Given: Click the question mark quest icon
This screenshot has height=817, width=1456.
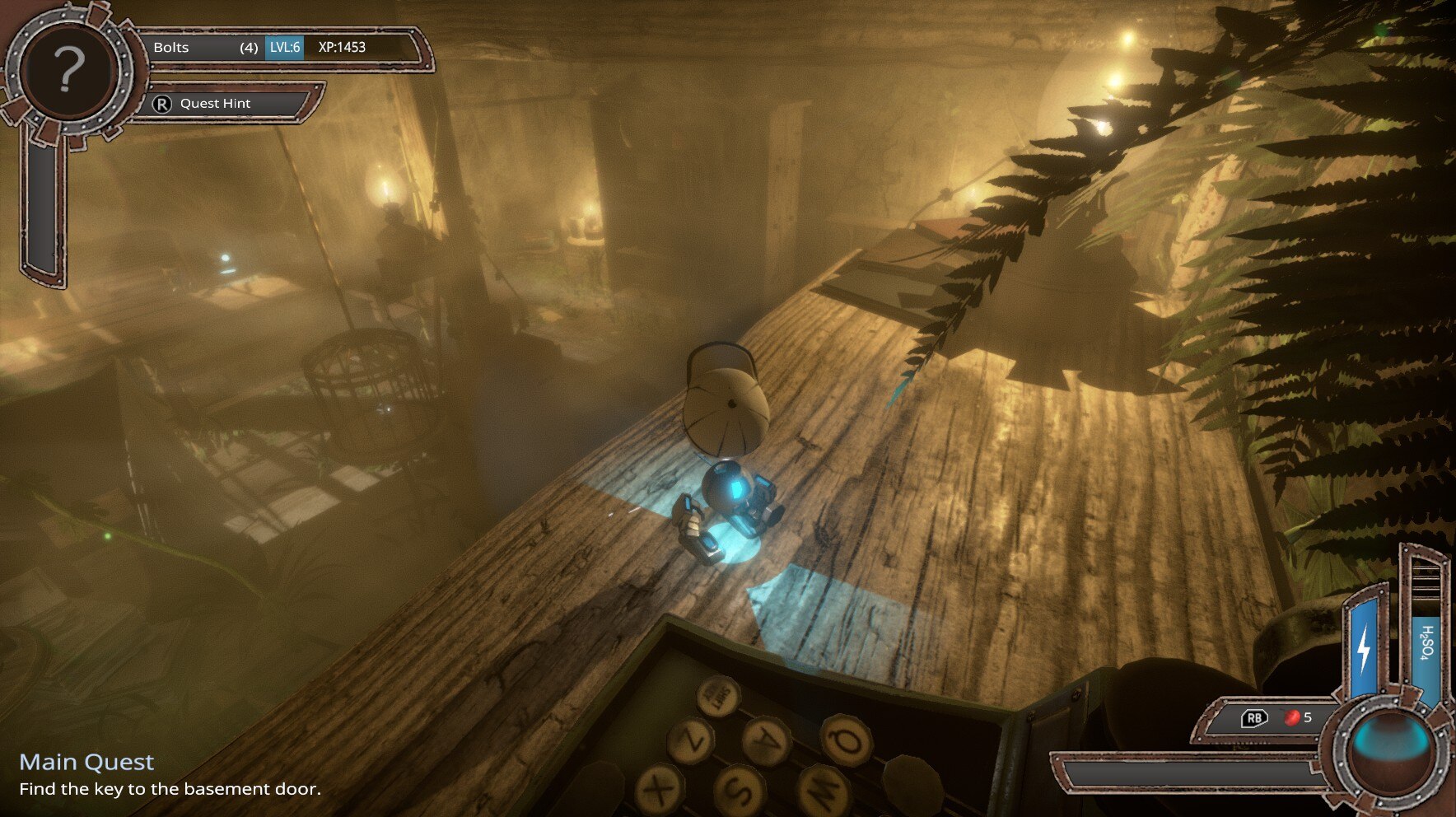Looking at the screenshot, I should (x=69, y=69).
